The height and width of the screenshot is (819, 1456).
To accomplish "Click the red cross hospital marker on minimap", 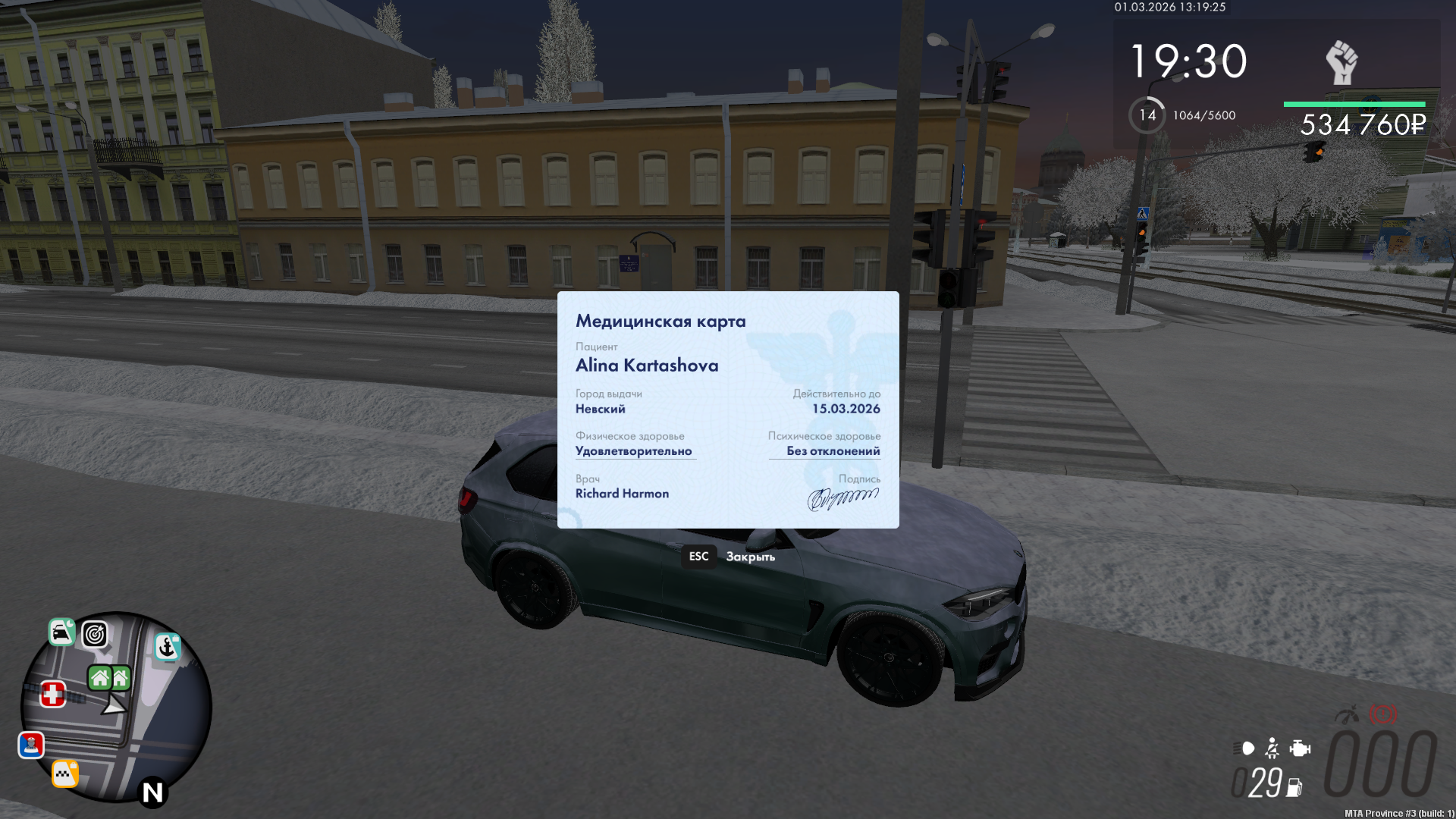I will (52, 694).
